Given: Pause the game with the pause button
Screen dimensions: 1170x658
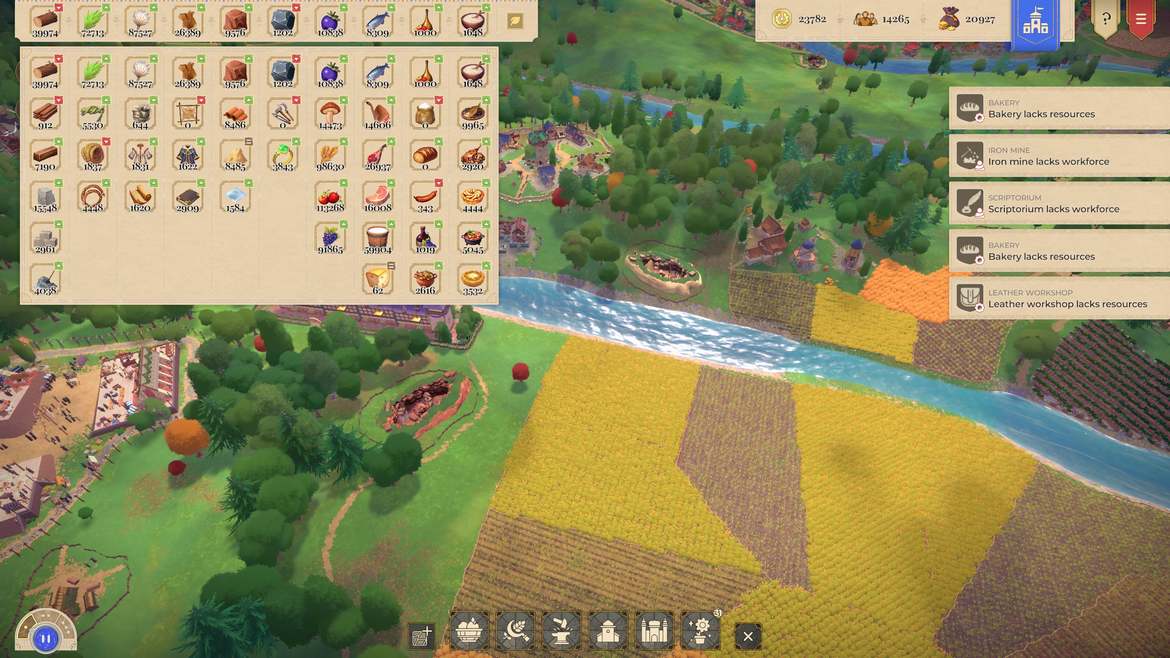Looking at the screenshot, I should (x=45, y=637).
